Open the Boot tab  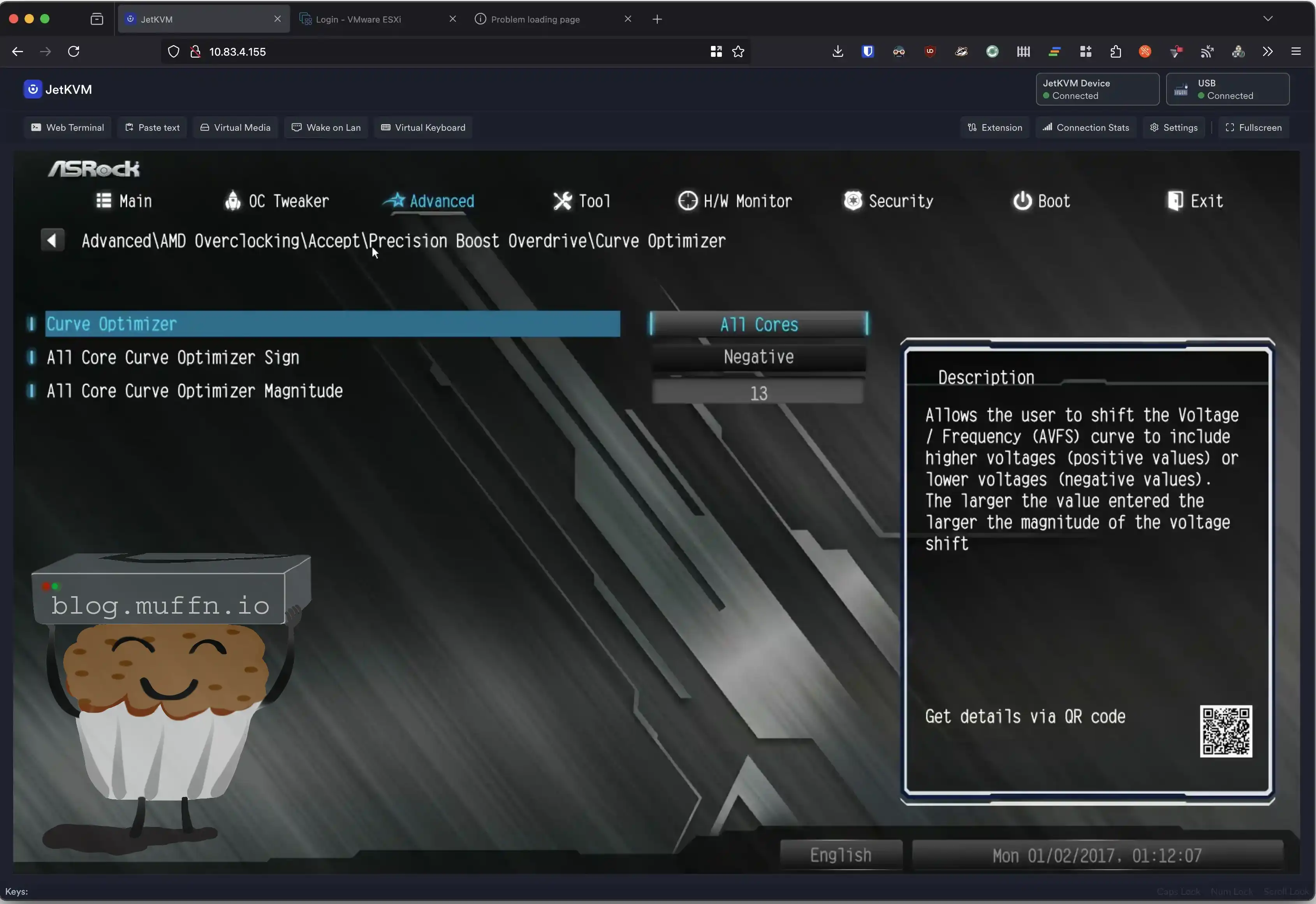1042,201
